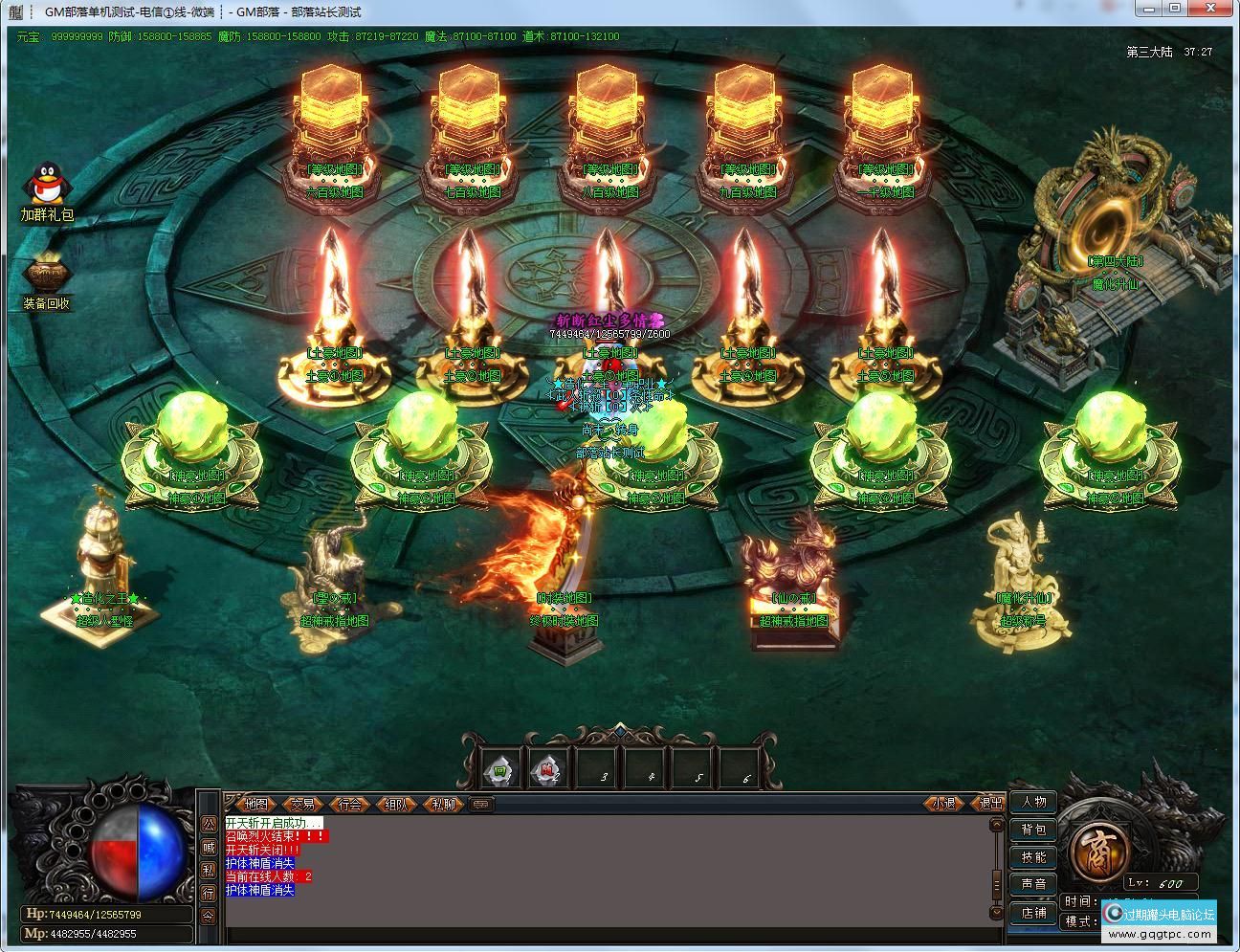Open the 交易 trade button
This screenshot has width=1240, height=952.
tap(303, 804)
